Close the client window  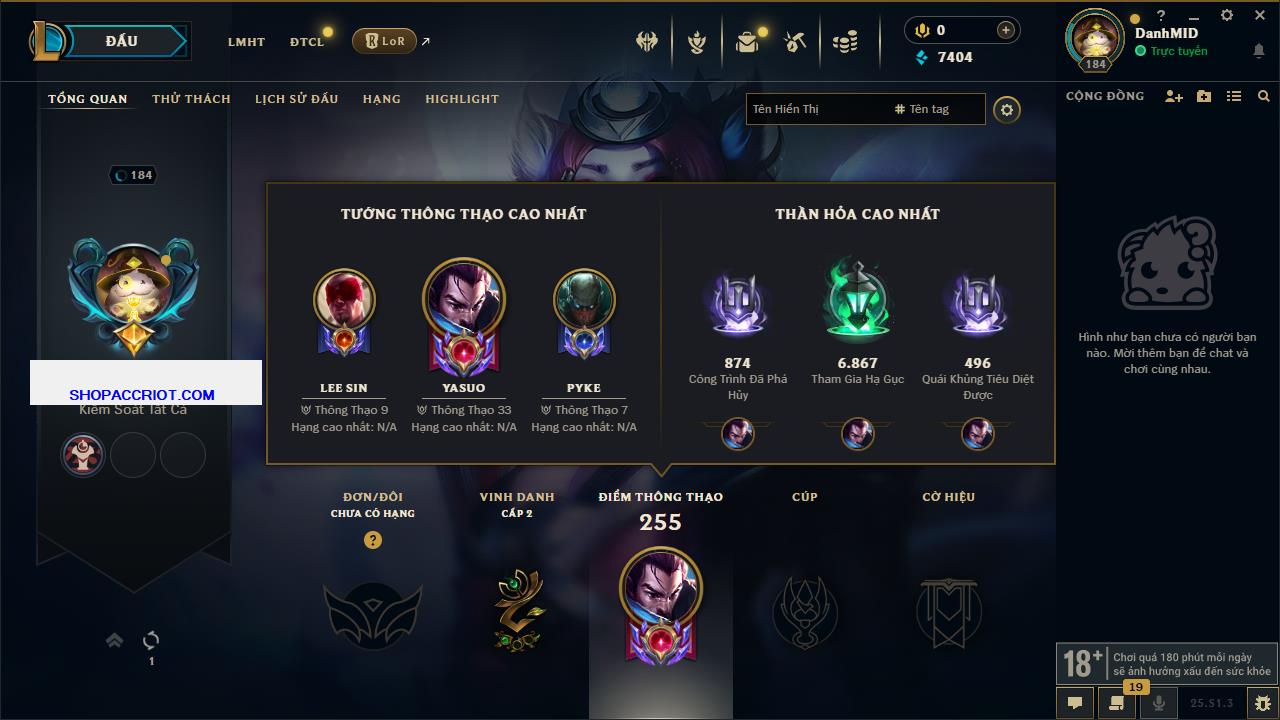coord(1260,15)
